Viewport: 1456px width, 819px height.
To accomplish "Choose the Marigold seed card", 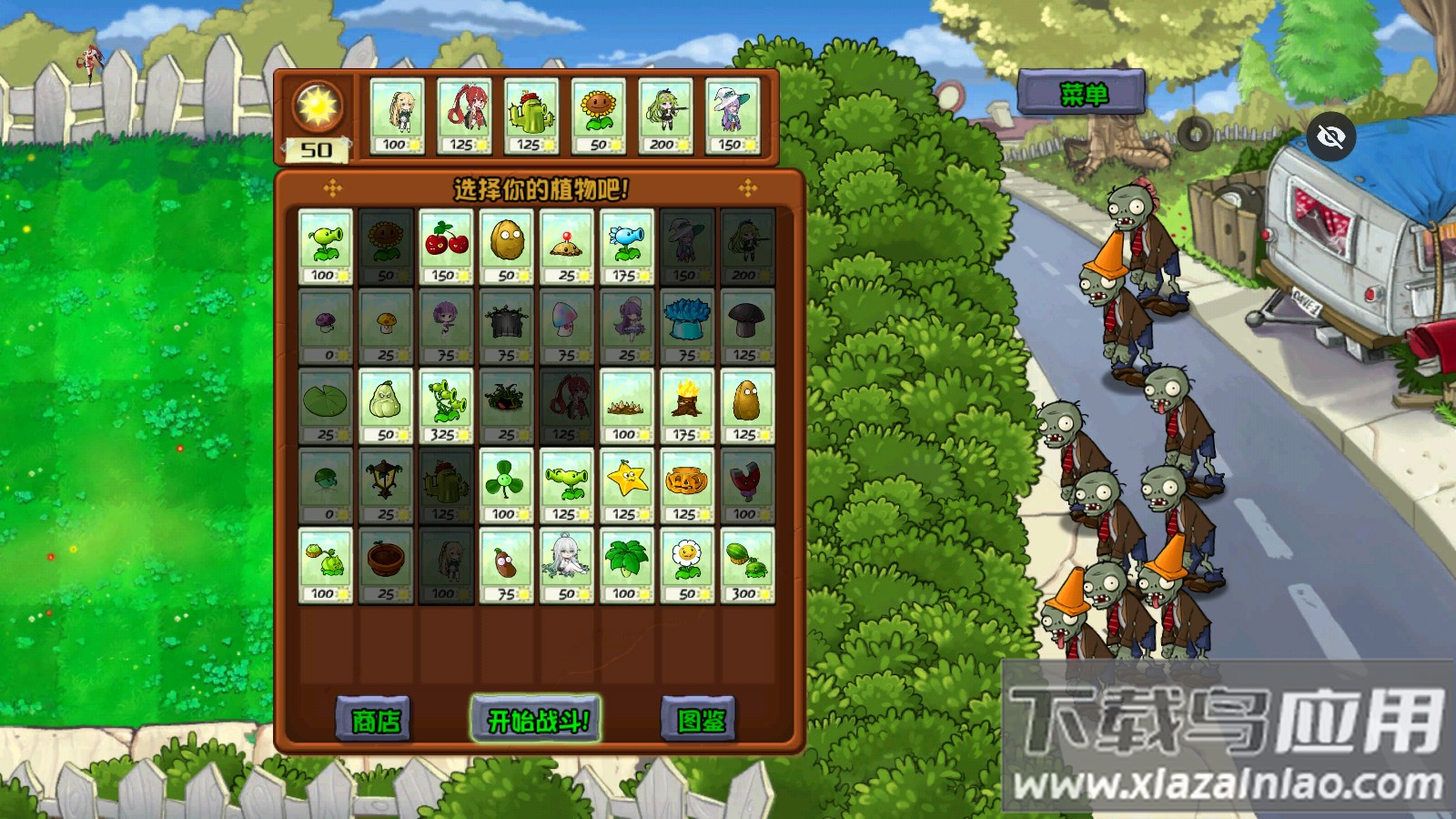I will [687, 565].
